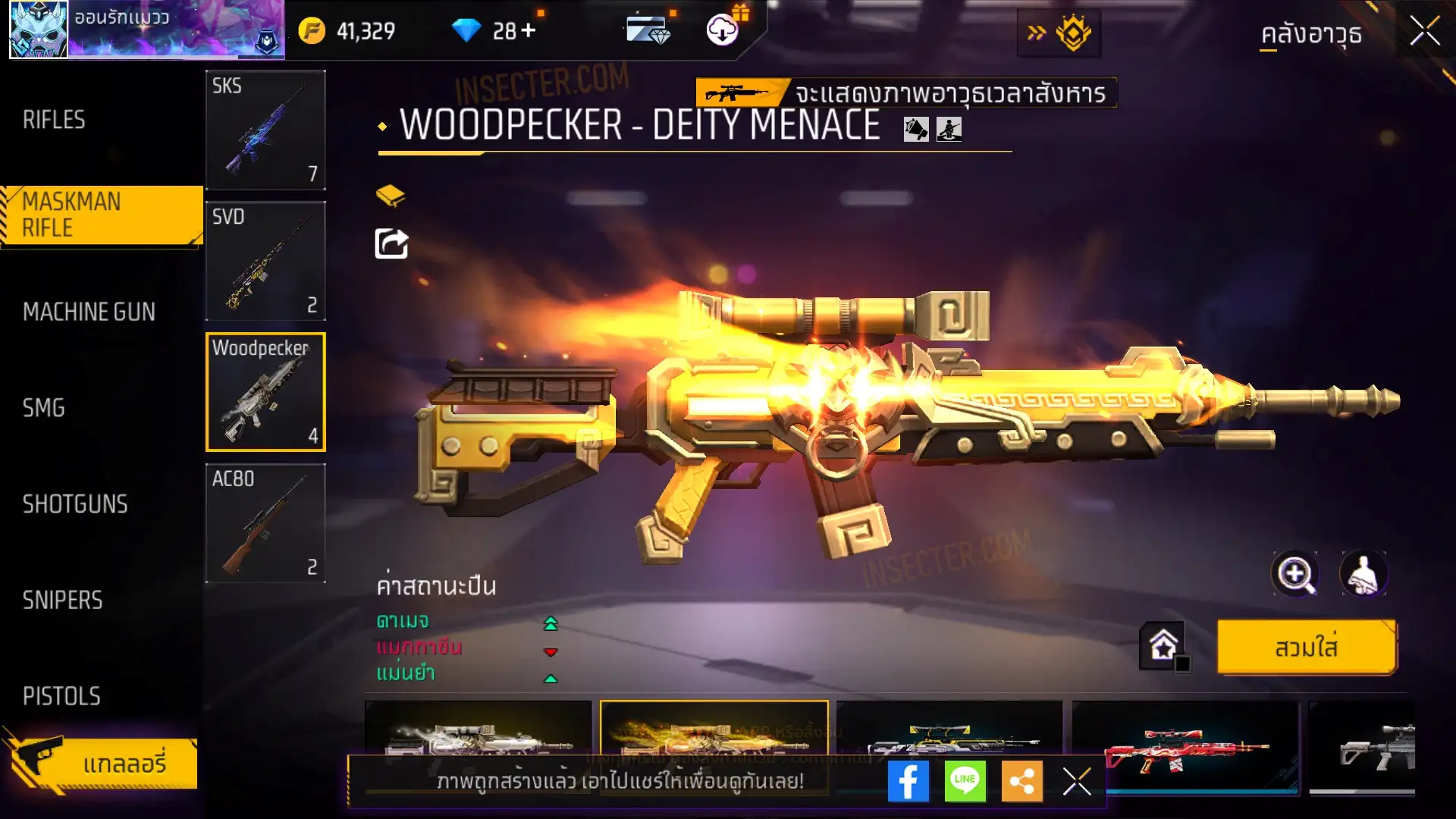Open the SMG weapon category
The image size is (1456, 819).
(x=44, y=408)
